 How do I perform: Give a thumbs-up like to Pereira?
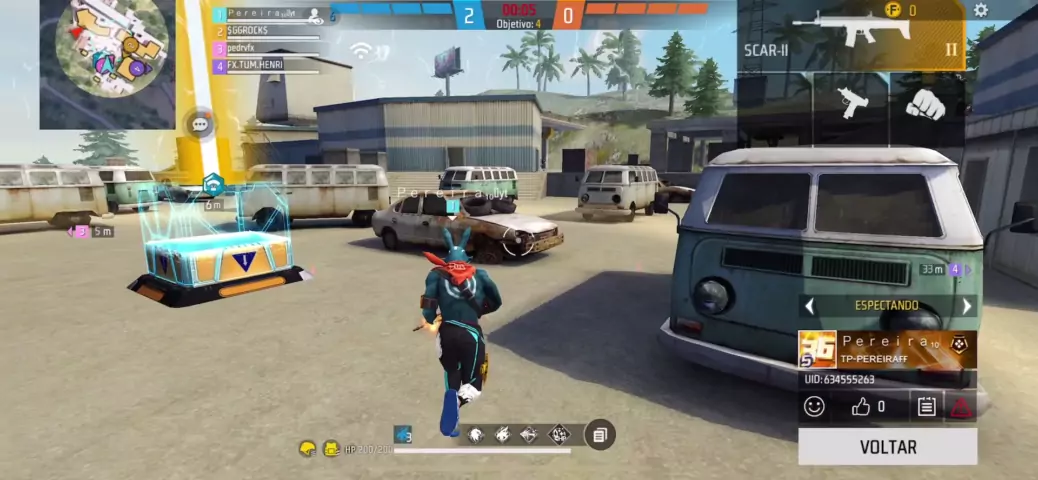pyautogui.click(x=862, y=406)
